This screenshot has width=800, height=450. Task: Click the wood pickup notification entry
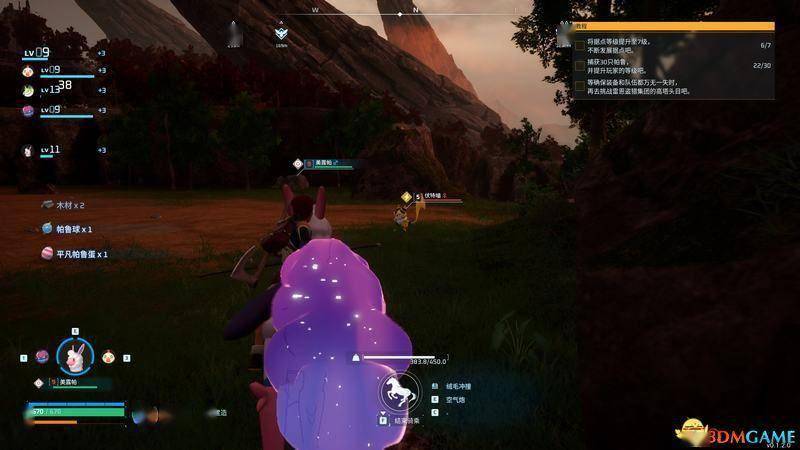[x=68, y=204]
